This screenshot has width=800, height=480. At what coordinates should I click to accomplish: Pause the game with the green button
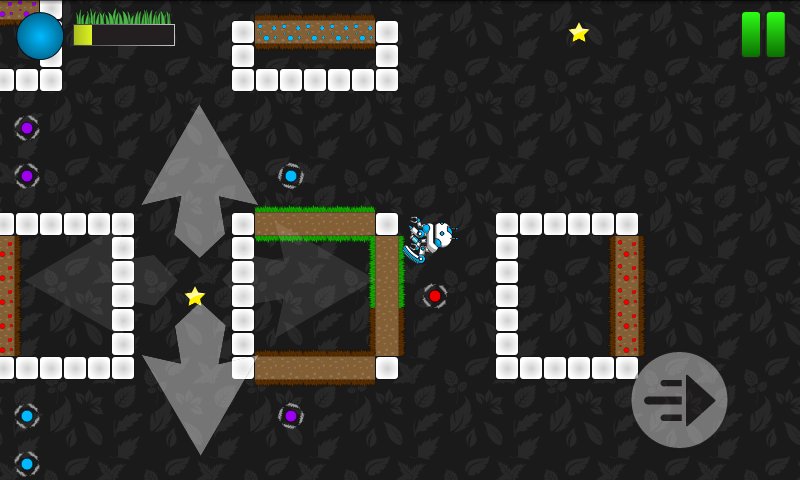pos(763,34)
